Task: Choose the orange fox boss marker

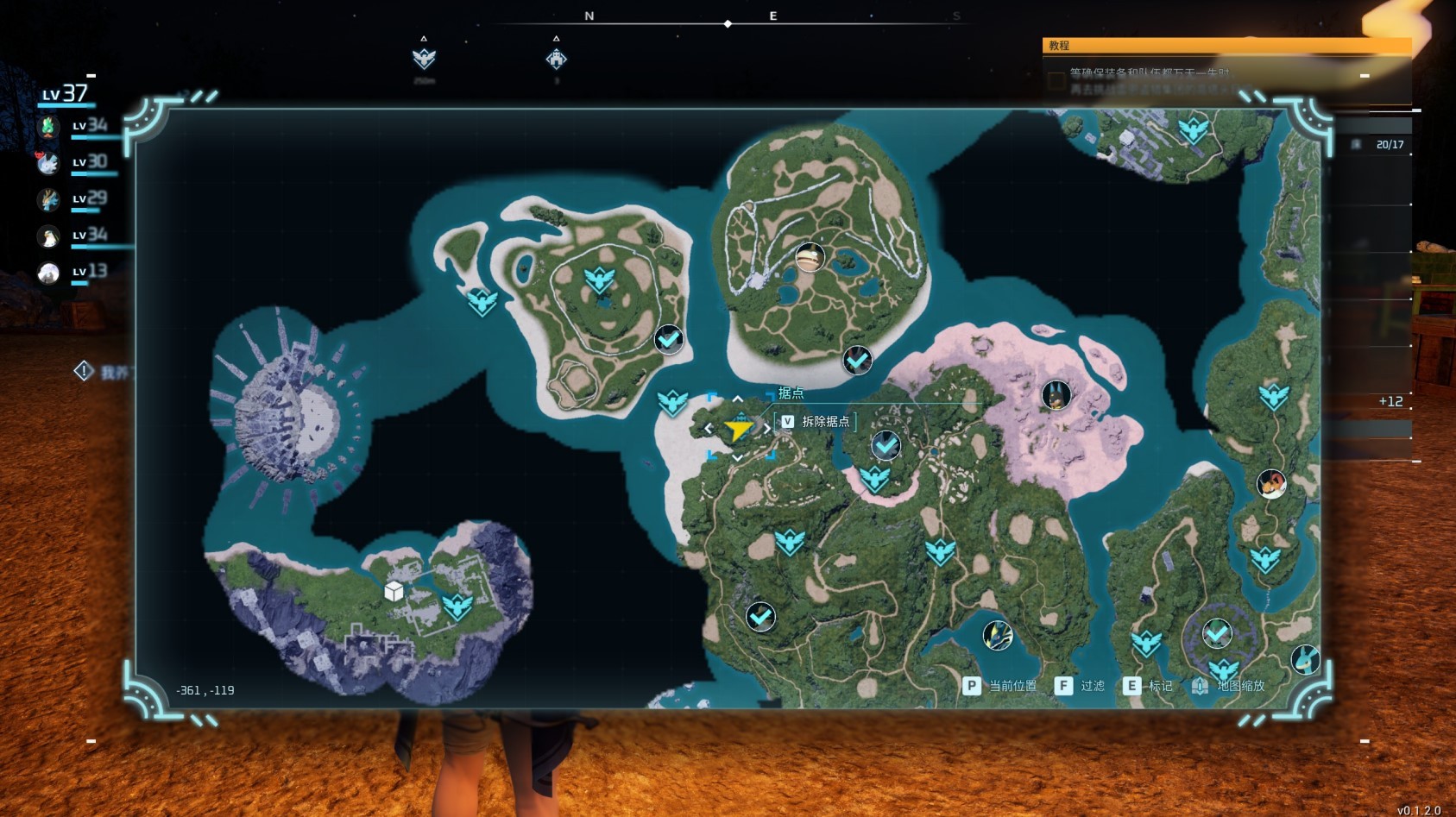Action: tap(1271, 483)
